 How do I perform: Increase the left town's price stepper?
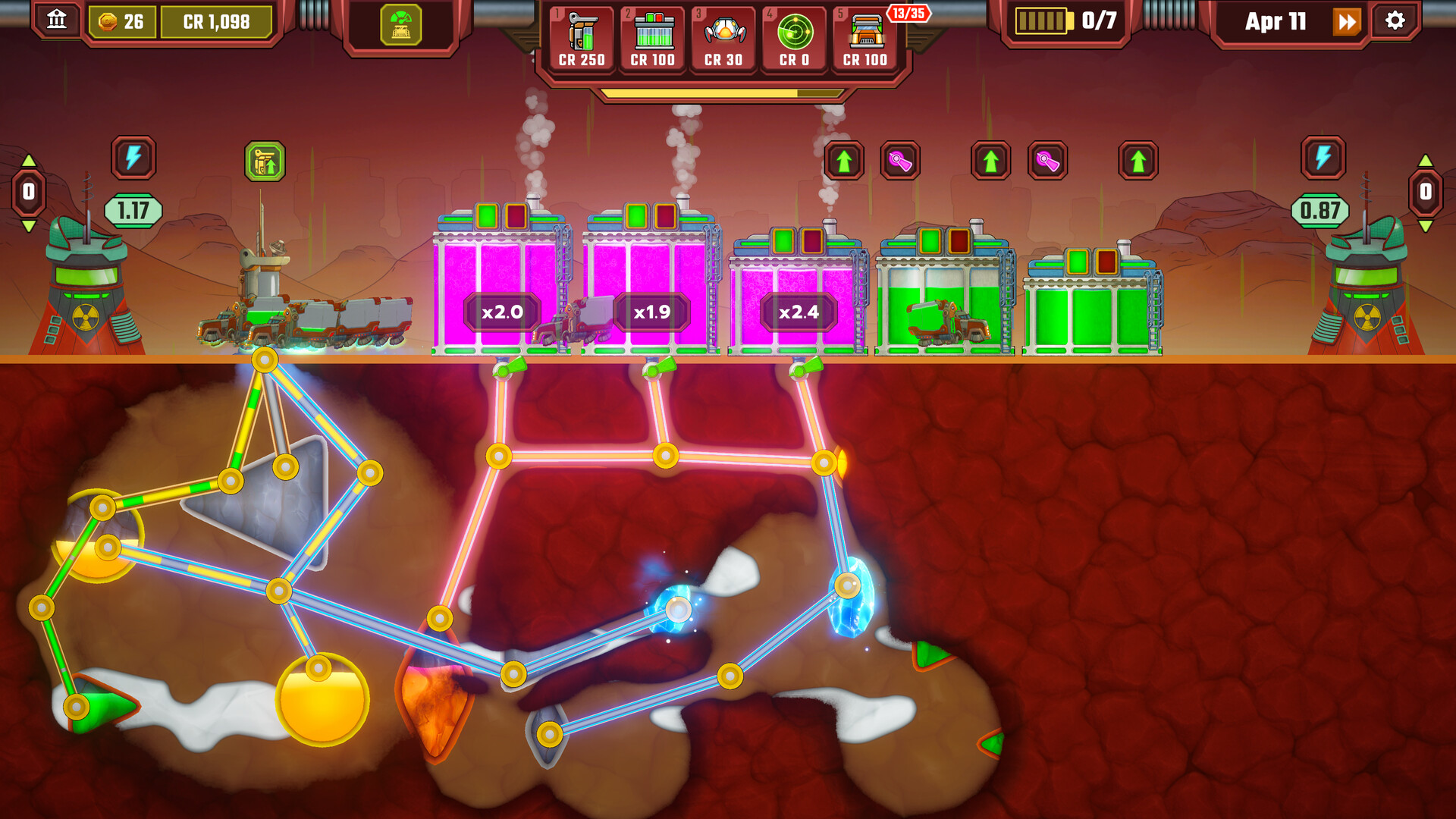(x=29, y=161)
